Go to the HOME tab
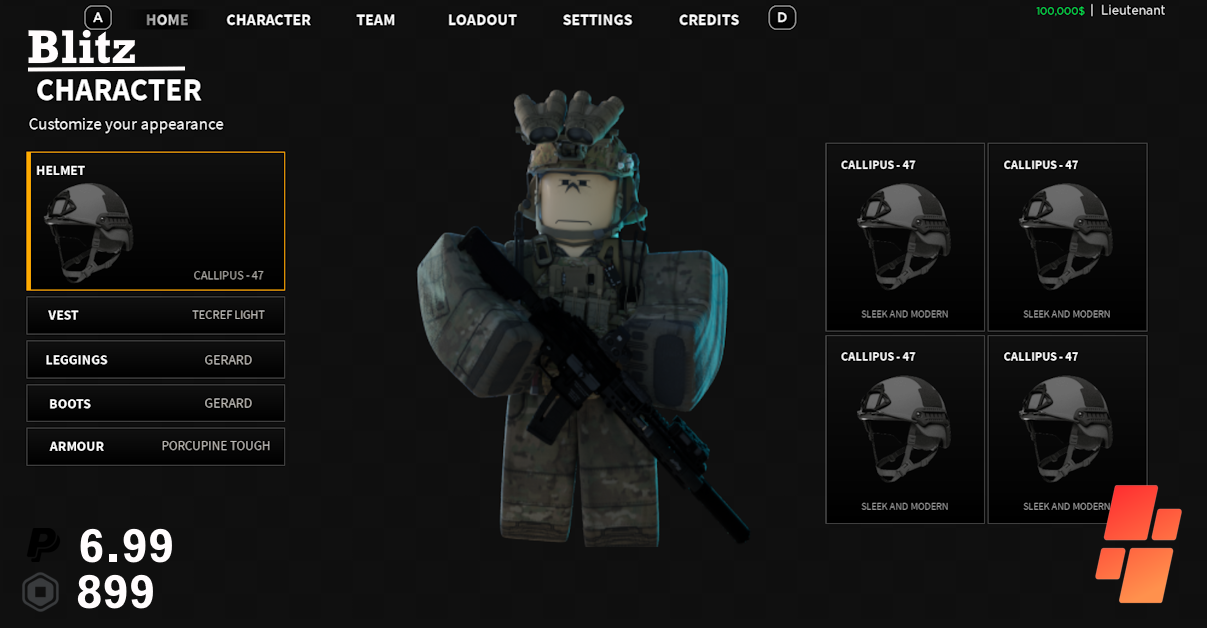1207x628 pixels. pos(167,20)
